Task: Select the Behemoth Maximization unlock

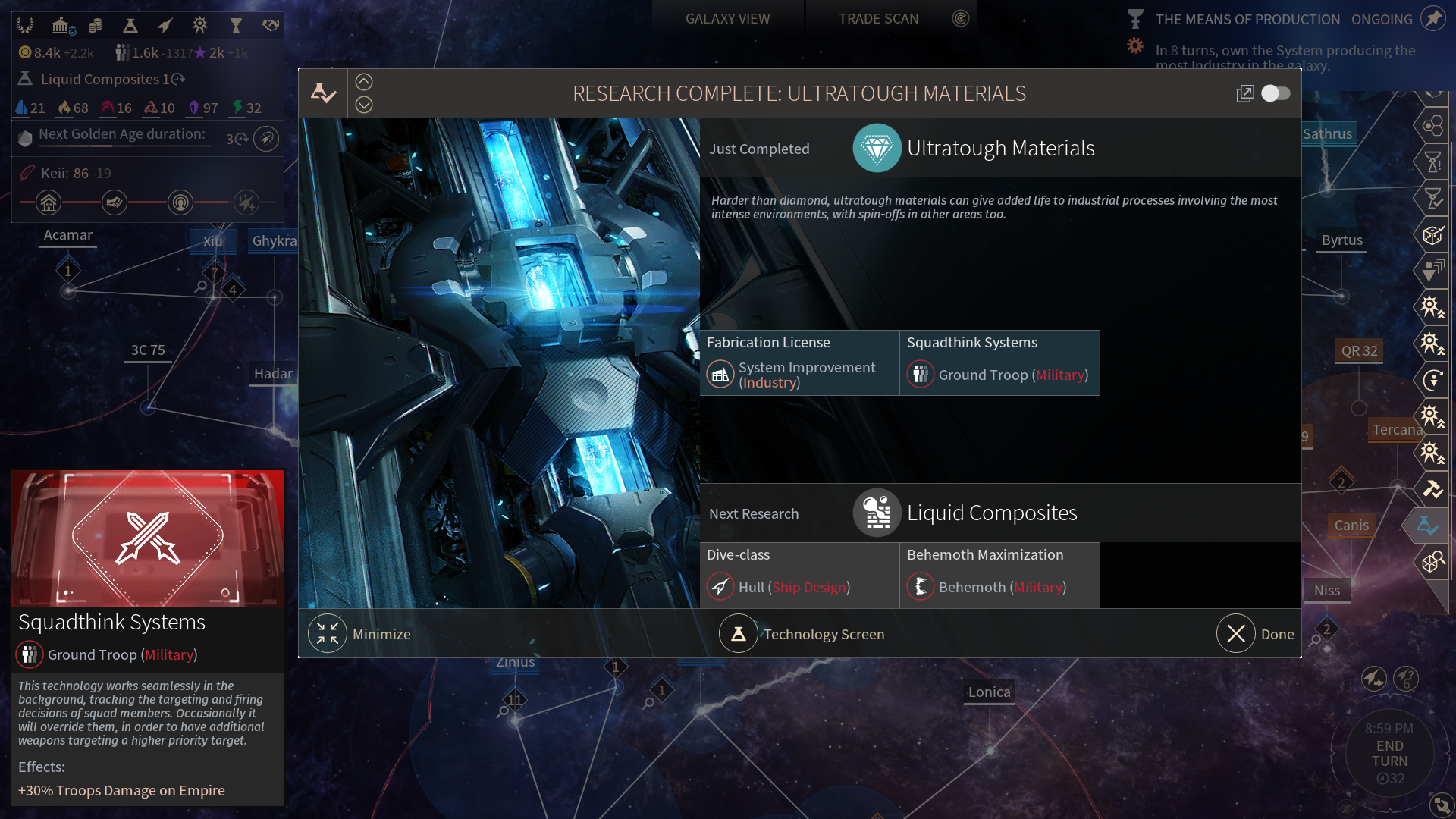Action: tap(999, 576)
